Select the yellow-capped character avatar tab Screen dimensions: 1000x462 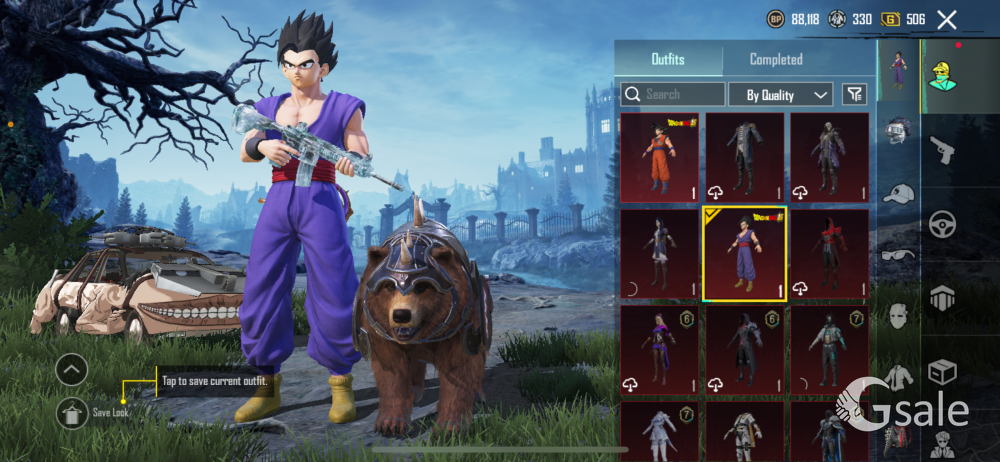point(942,72)
